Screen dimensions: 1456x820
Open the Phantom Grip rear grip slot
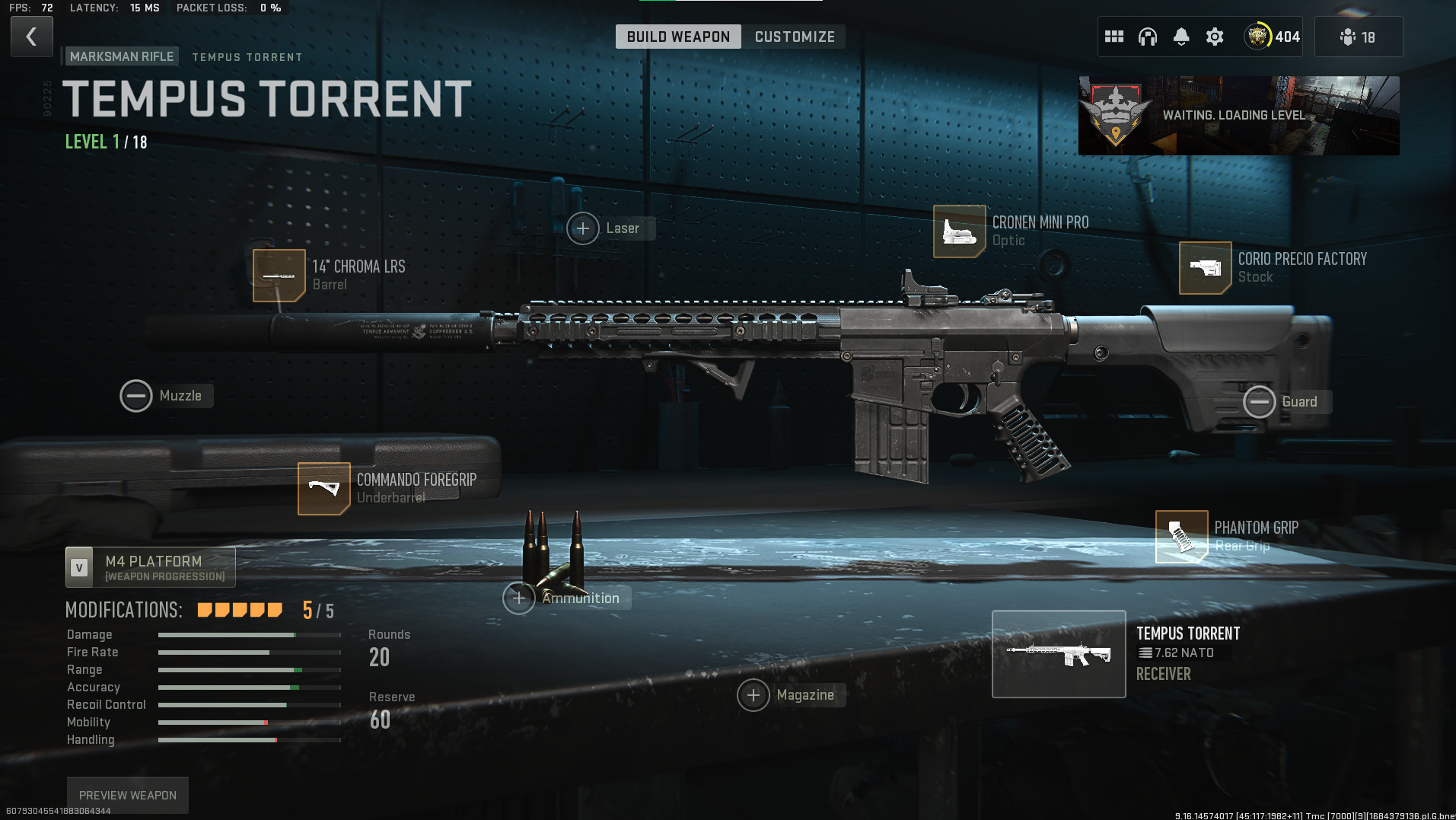(1181, 537)
